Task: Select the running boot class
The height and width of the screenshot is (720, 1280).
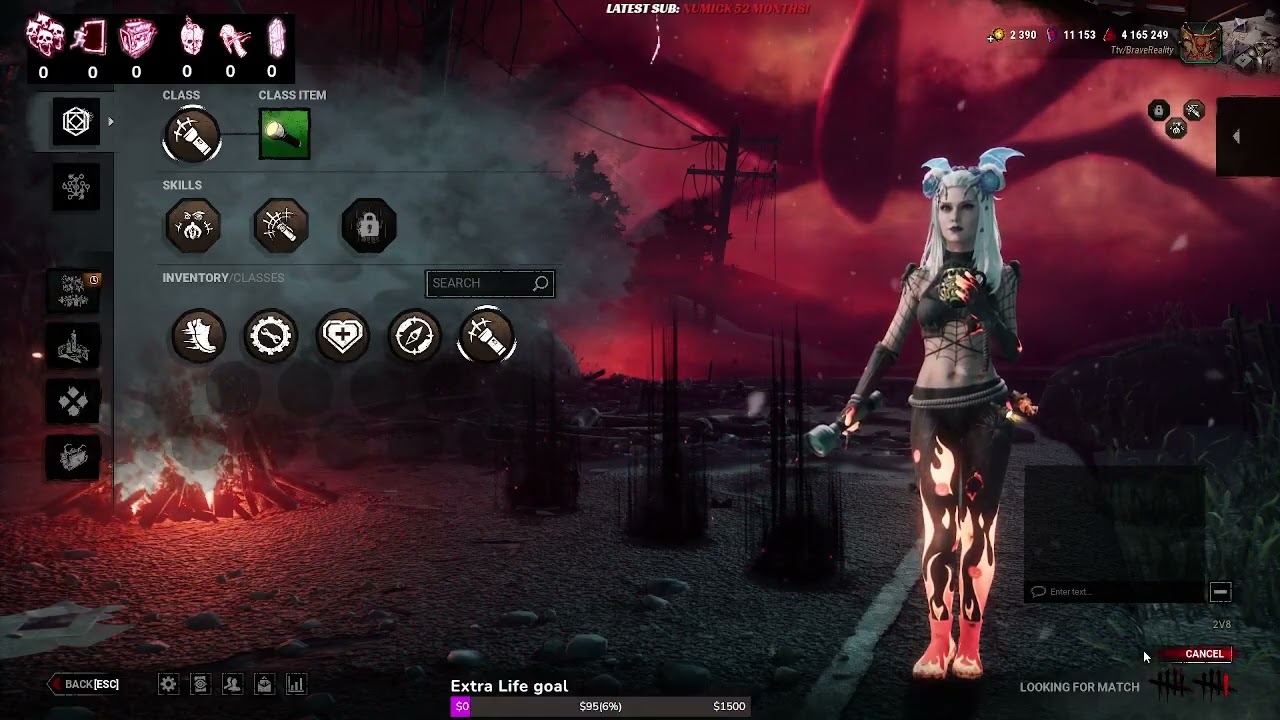Action: (x=198, y=335)
